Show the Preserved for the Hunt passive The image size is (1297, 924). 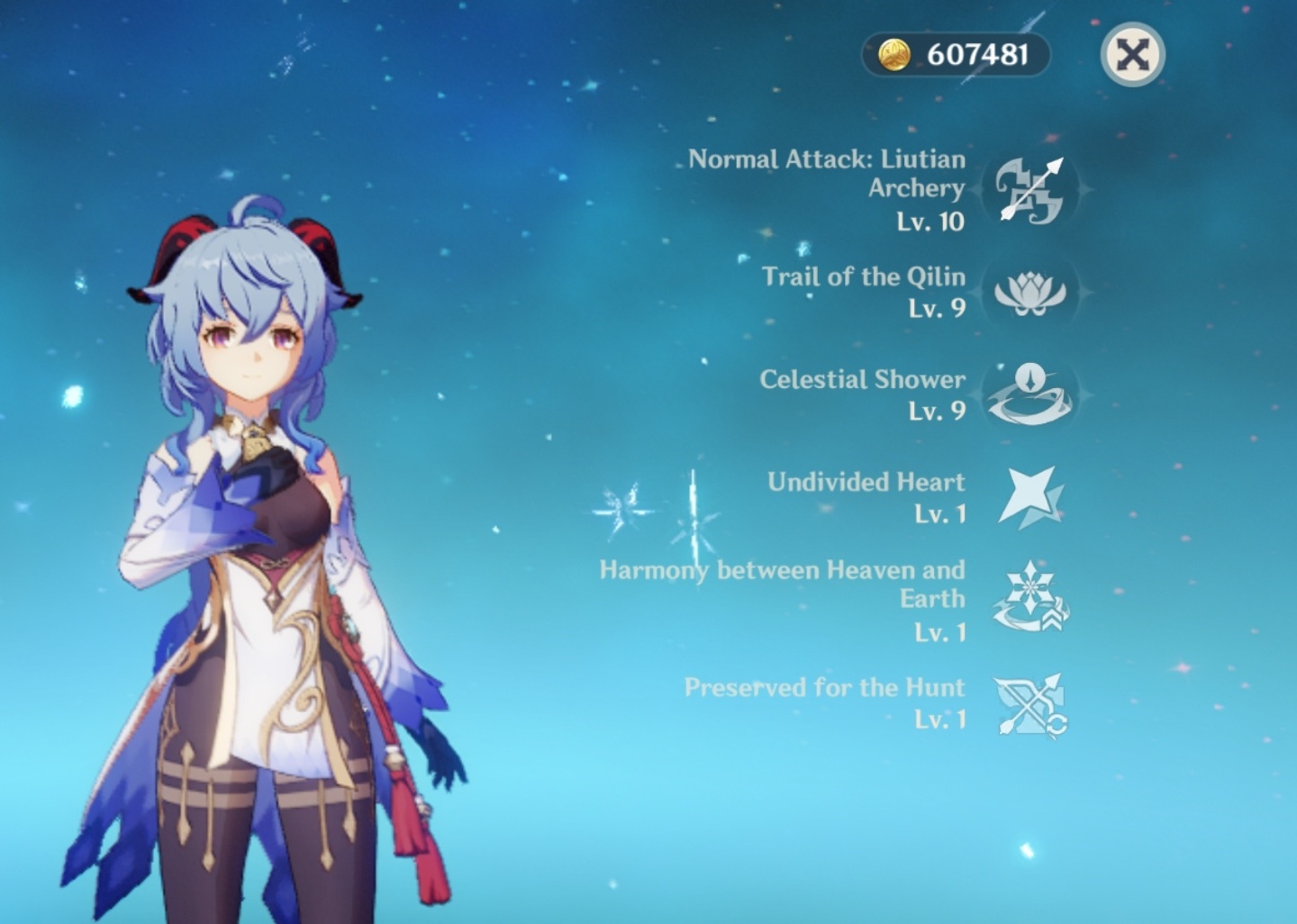1029,704
